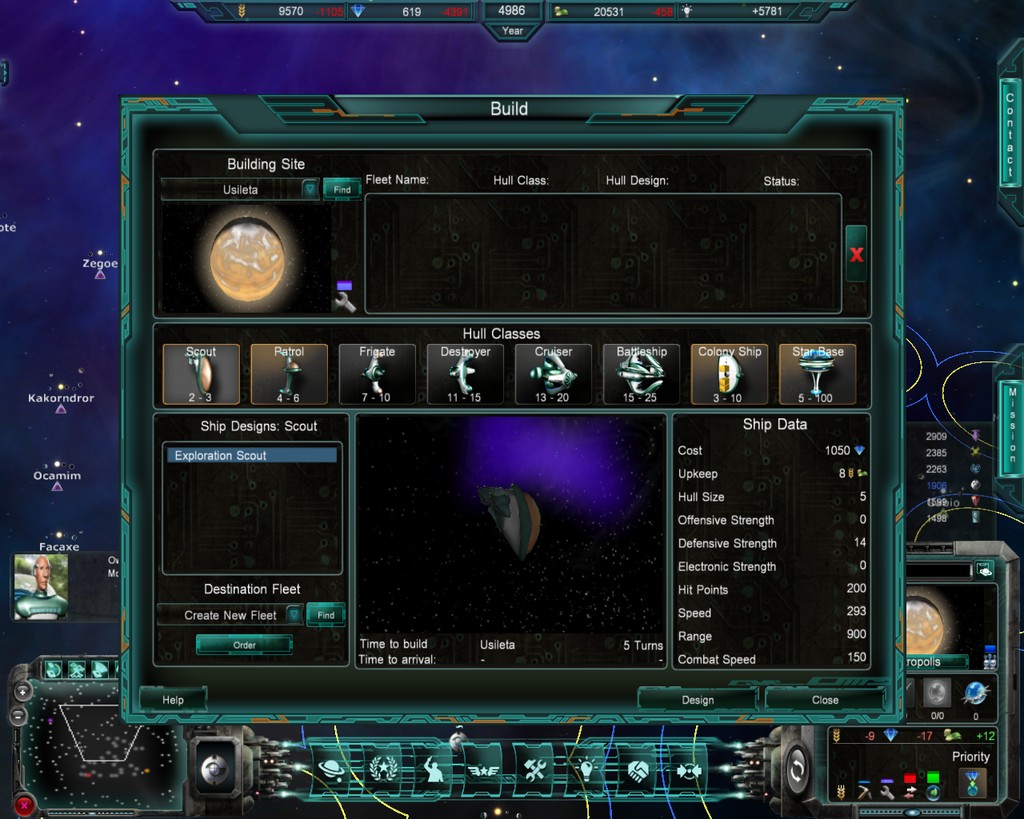Open the Contact side tab
Screen dimensions: 1024x819
[x=1010, y=131]
